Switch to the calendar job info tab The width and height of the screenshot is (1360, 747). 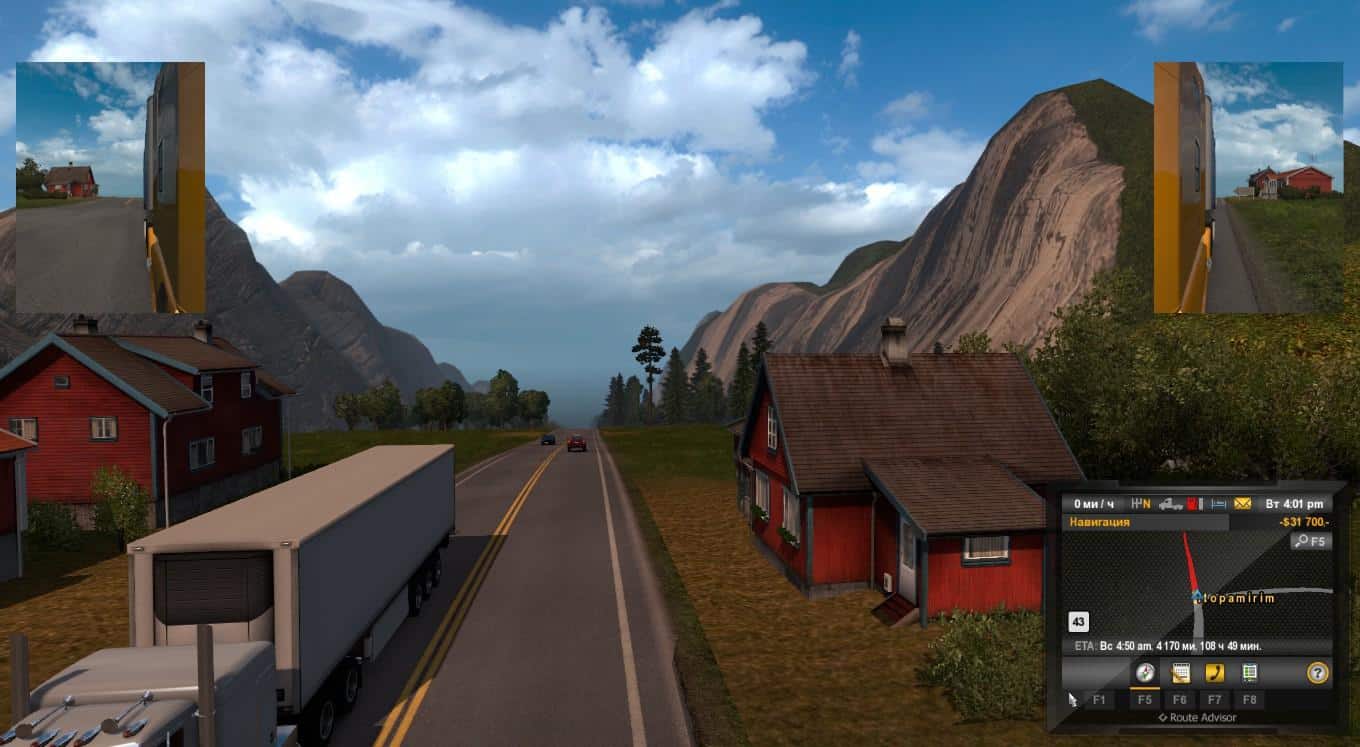1181,673
